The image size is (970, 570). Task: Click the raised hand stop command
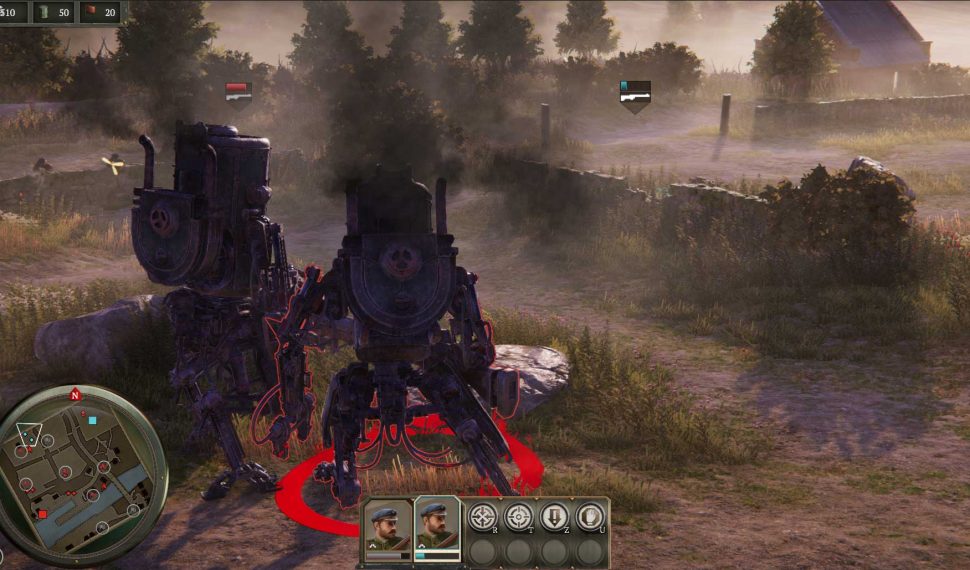coord(590,516)
